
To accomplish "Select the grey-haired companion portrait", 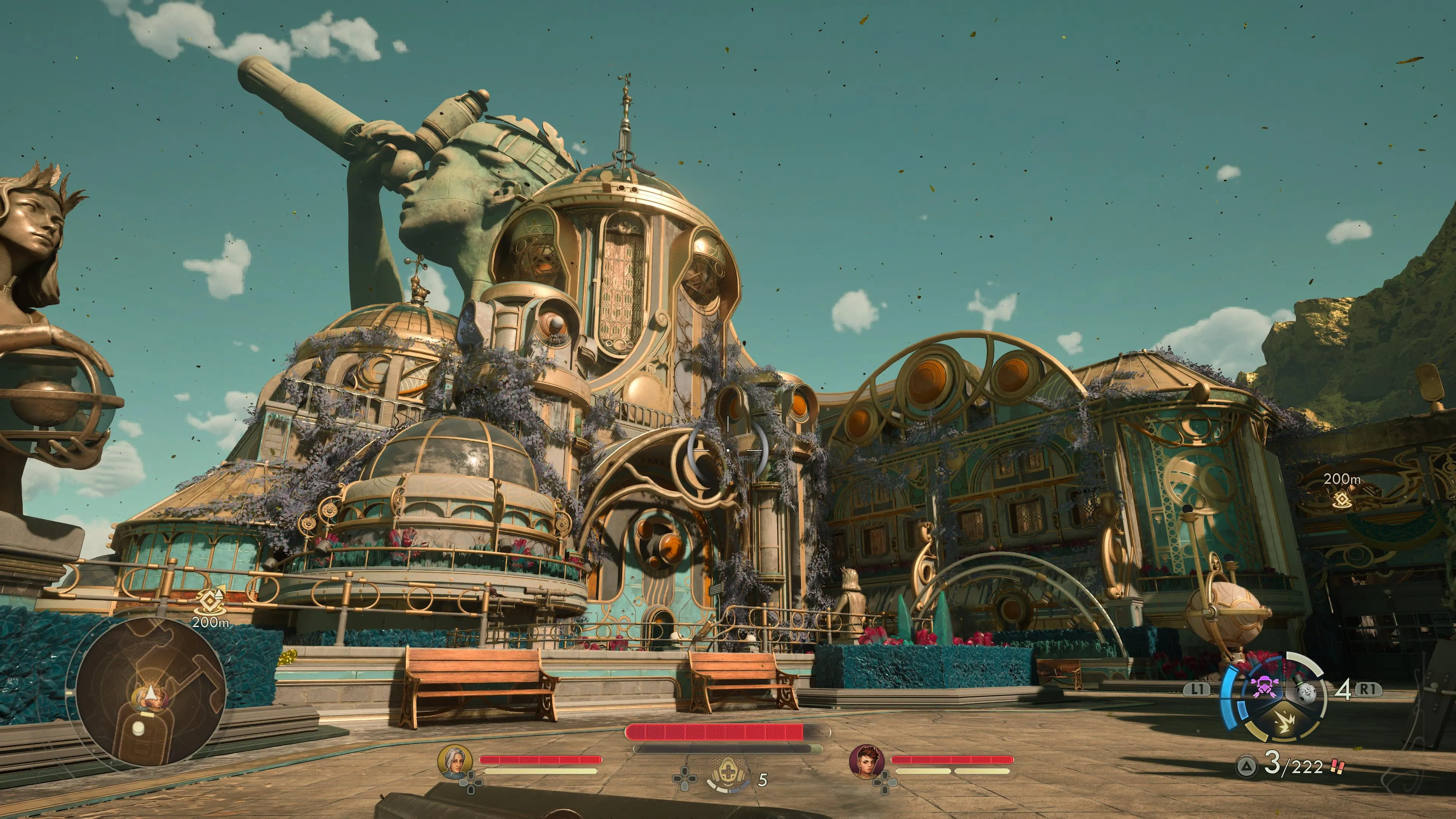I will click(455, 761).
